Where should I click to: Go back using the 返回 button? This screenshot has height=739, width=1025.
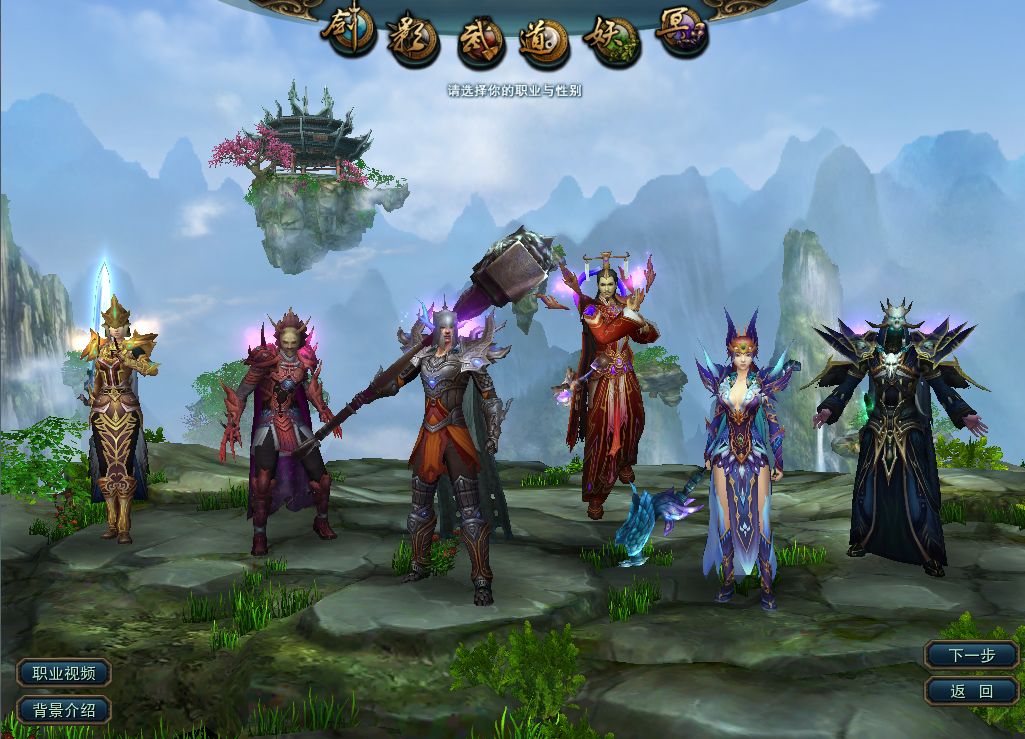[x=971, y=691]
